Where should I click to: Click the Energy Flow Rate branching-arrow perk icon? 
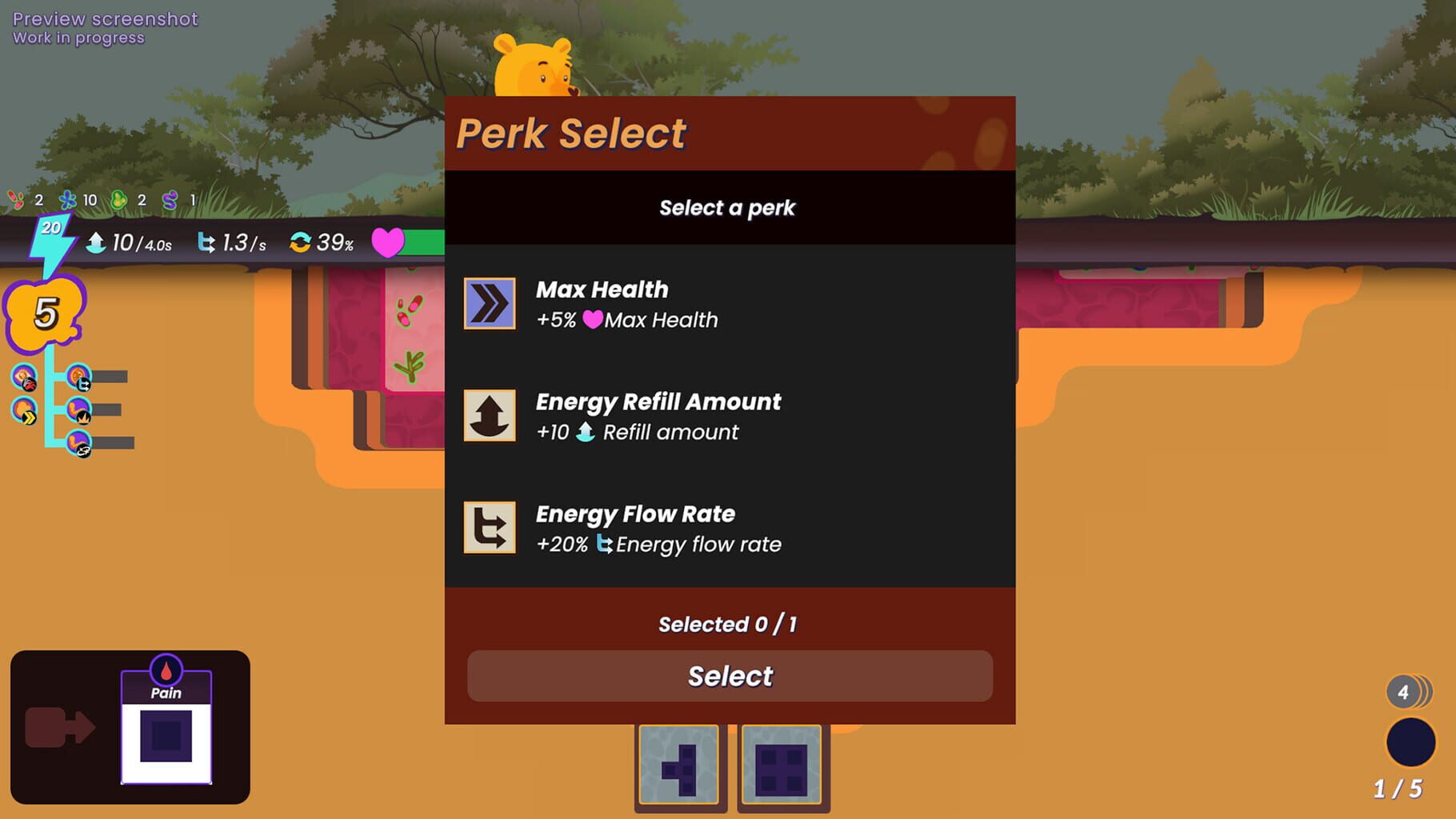click(x=490, y=529)
